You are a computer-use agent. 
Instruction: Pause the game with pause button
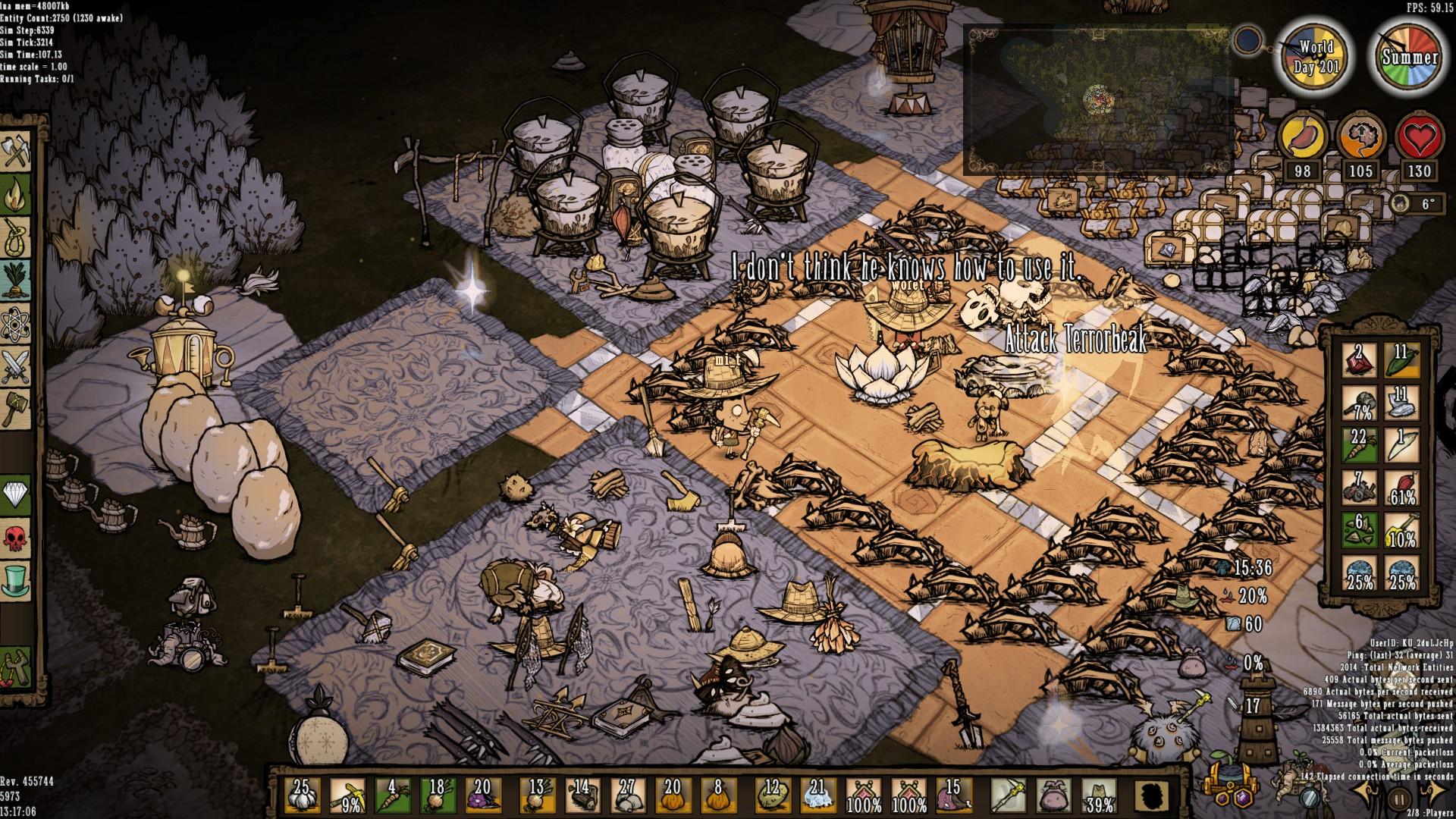click(1398, 798)
